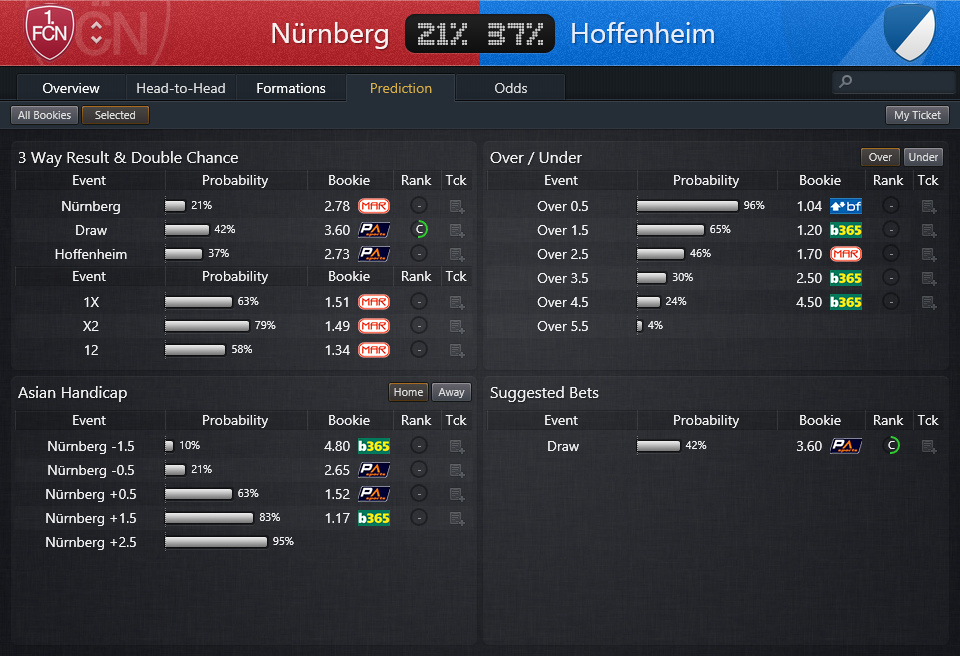
Task: Switch Over/Under panel to Under
Action: pyautogui.click(x=923, y=157)
